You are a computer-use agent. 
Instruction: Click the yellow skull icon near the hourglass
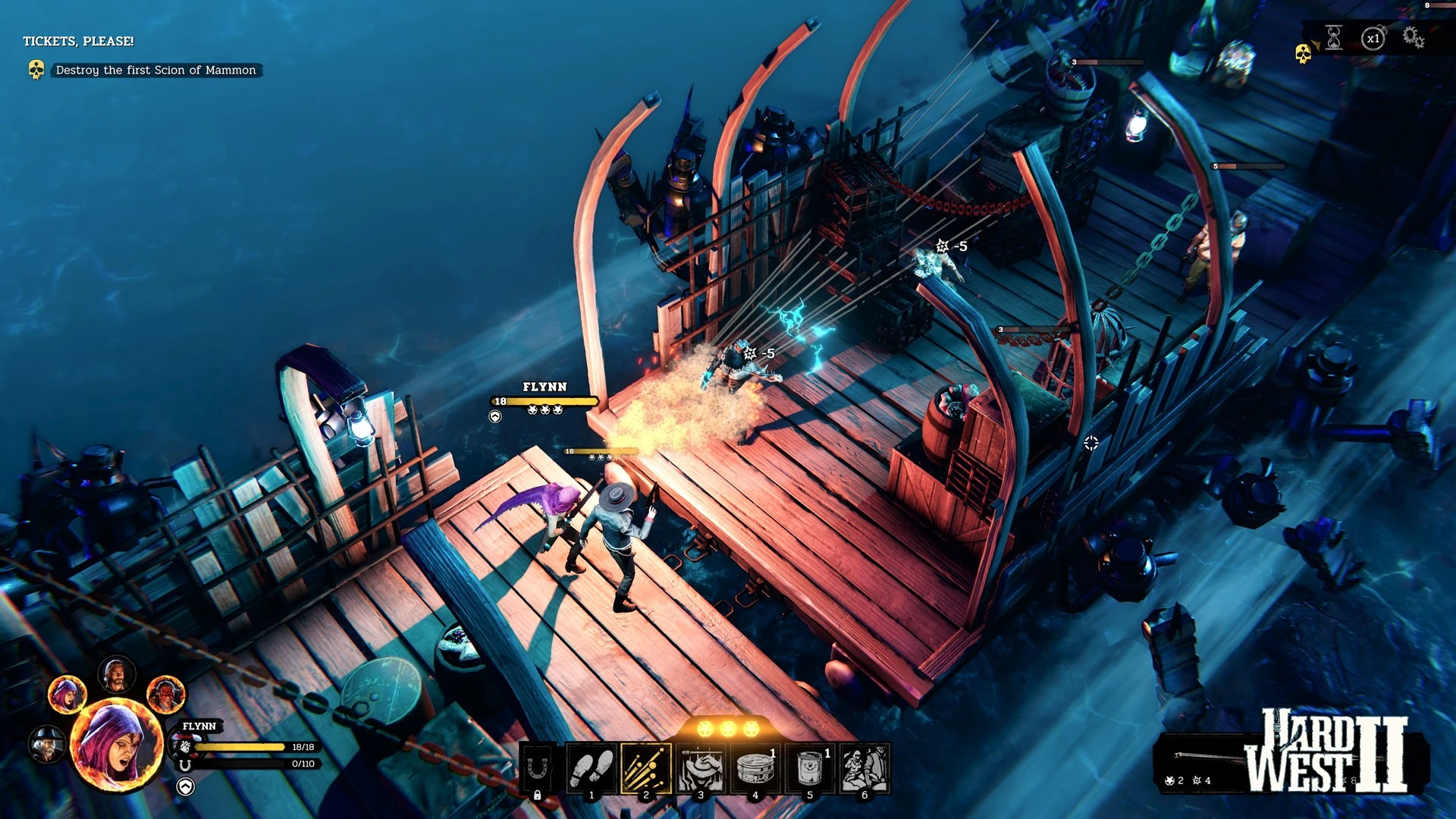1303,53
